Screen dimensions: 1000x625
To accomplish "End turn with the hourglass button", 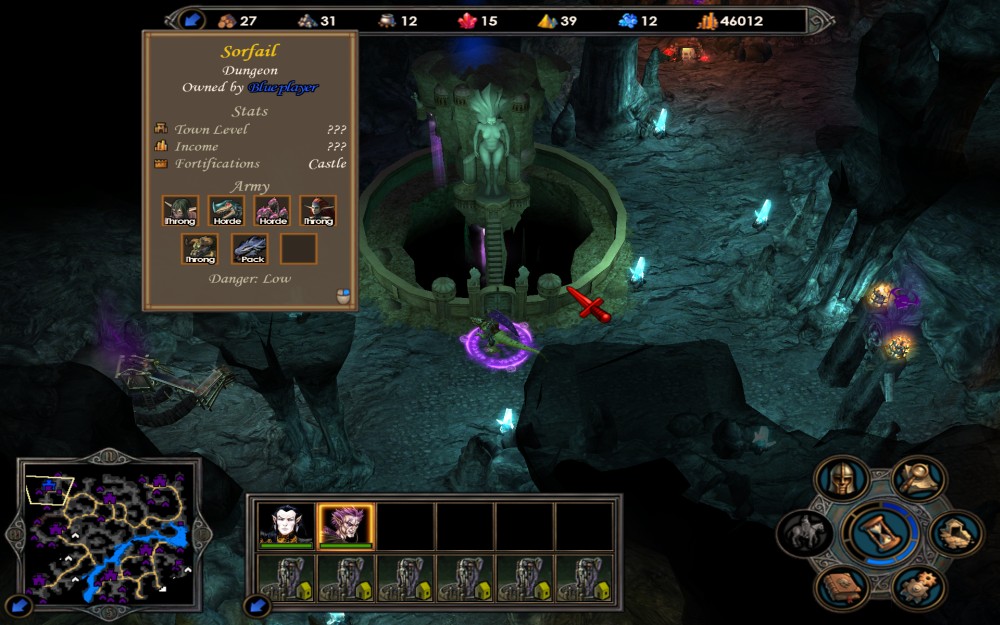I will pyautogui.click(x=880, y=533).
